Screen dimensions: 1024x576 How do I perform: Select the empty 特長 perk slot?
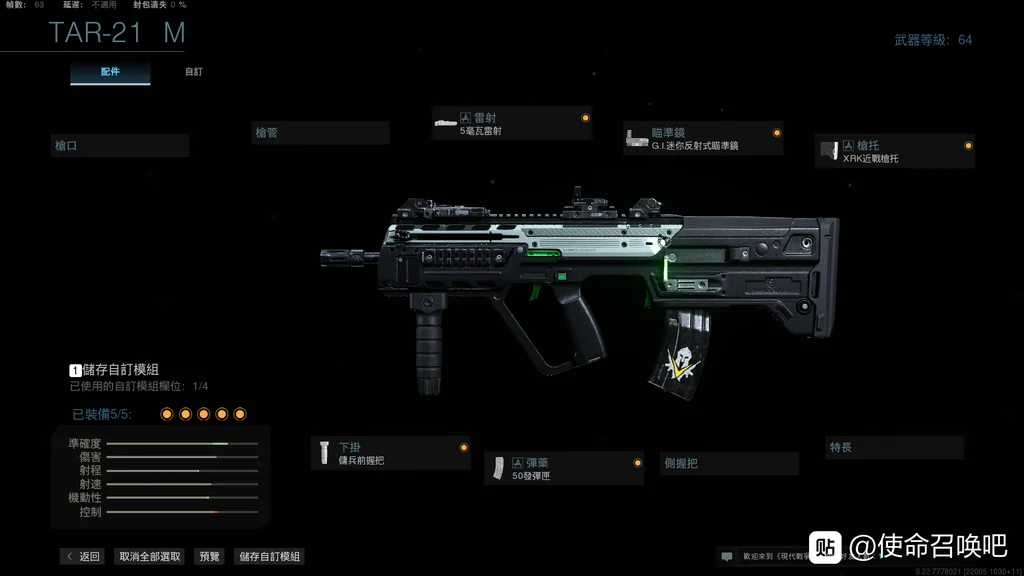pyautogui.click(x=895, y=448)
